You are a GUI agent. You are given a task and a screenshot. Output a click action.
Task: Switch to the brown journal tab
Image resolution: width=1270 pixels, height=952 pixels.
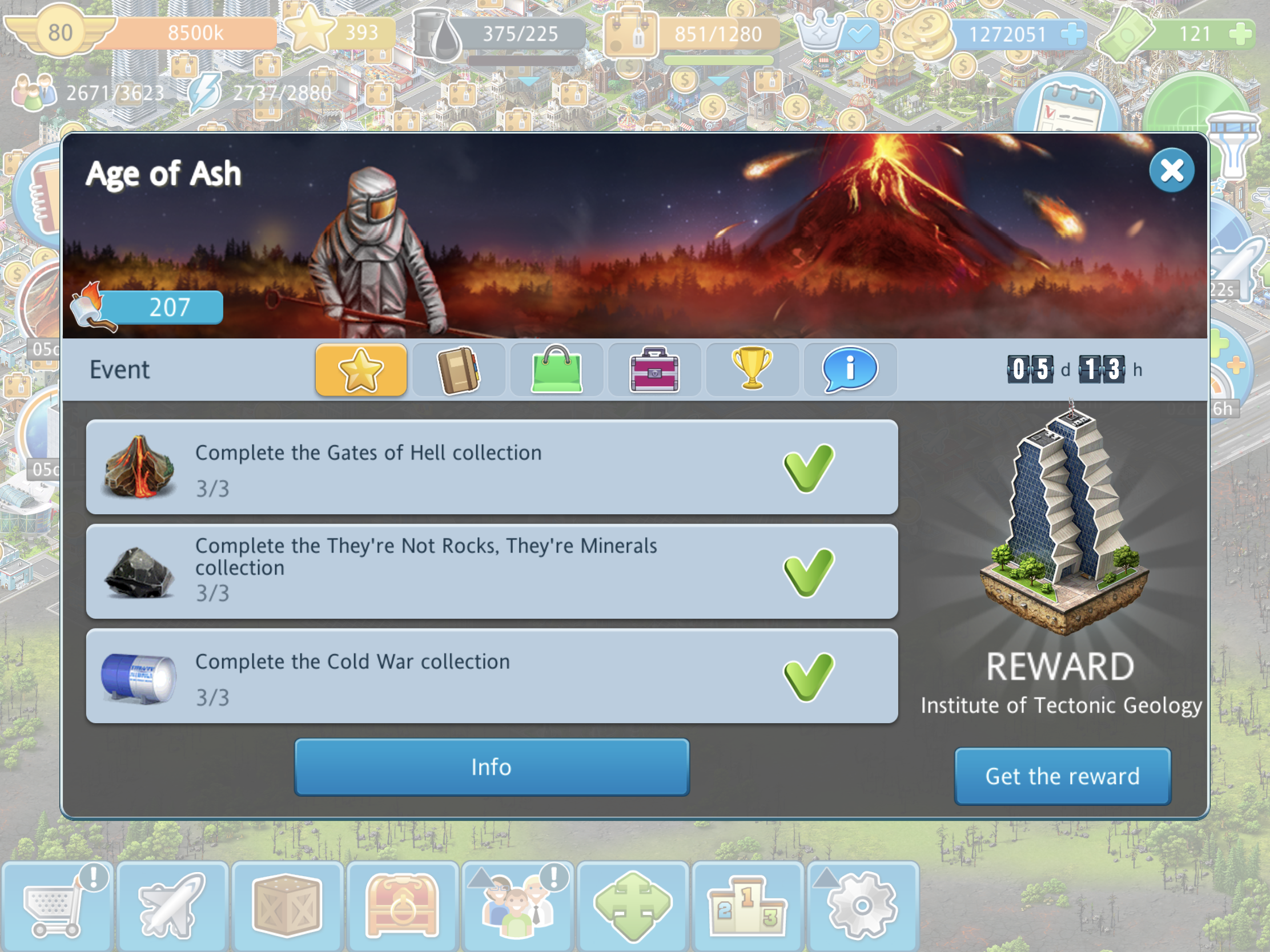pos(458,370)
